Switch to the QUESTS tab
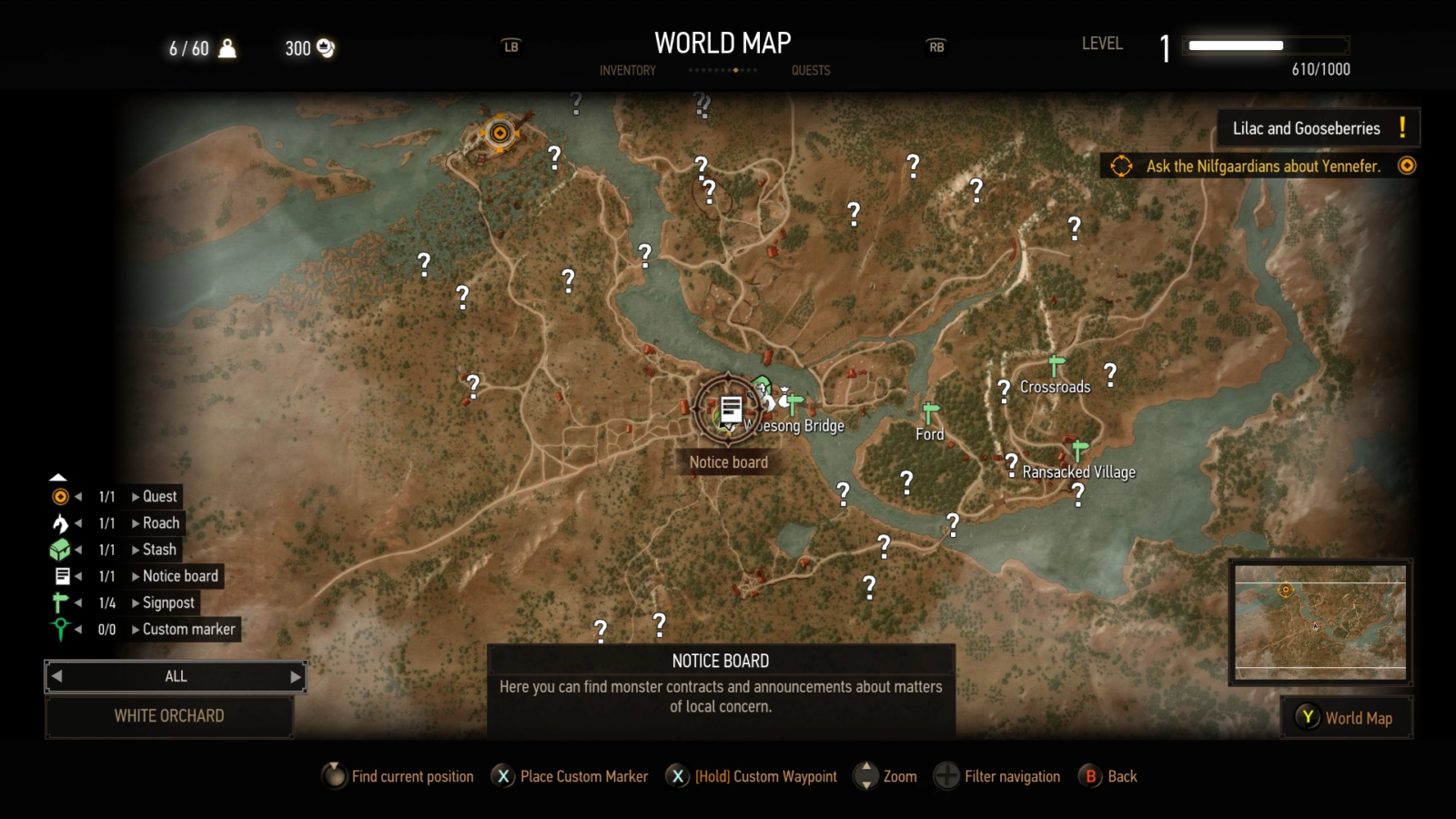Image resolution: width=1456 pixels, height=819 pixels. point(810,70)
